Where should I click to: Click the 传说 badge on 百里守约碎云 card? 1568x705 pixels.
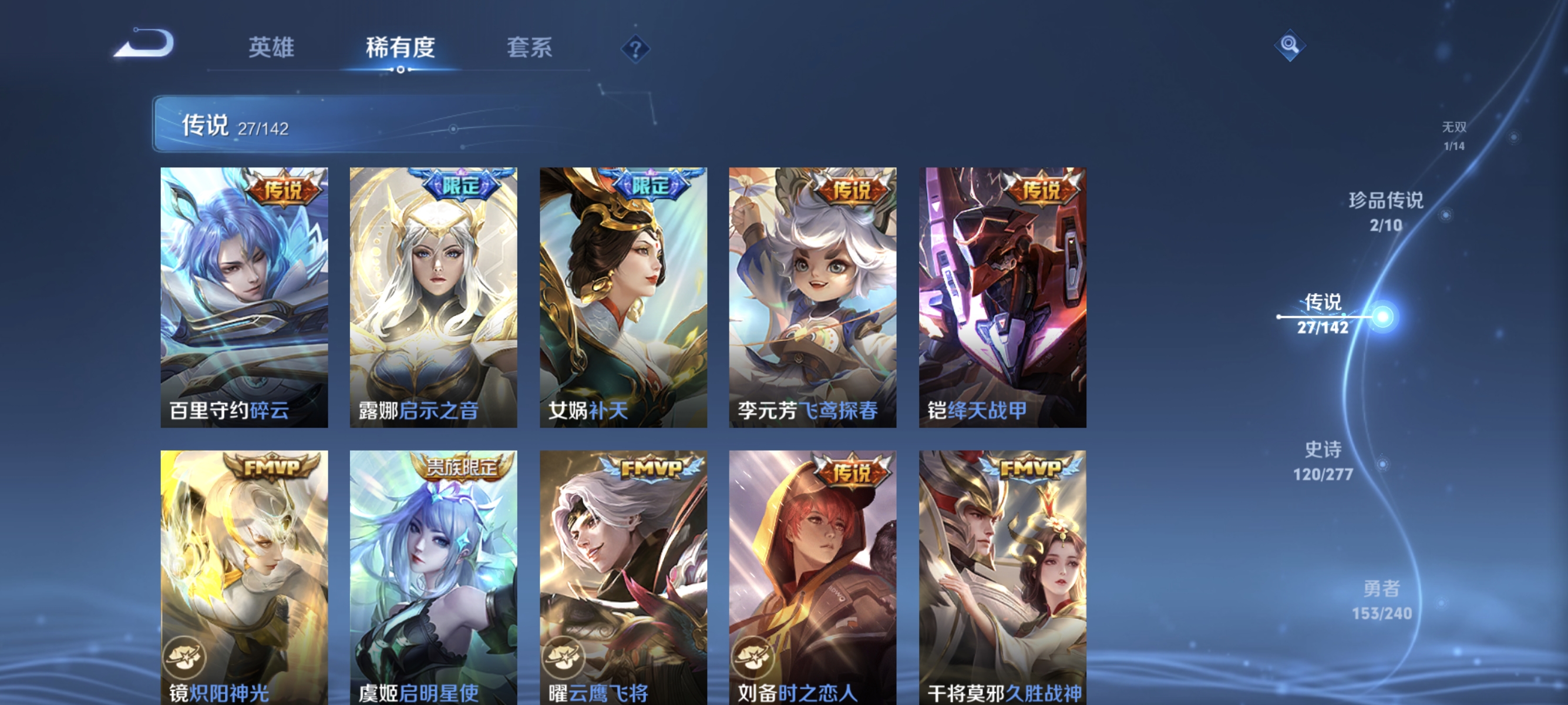pos(285,189)
